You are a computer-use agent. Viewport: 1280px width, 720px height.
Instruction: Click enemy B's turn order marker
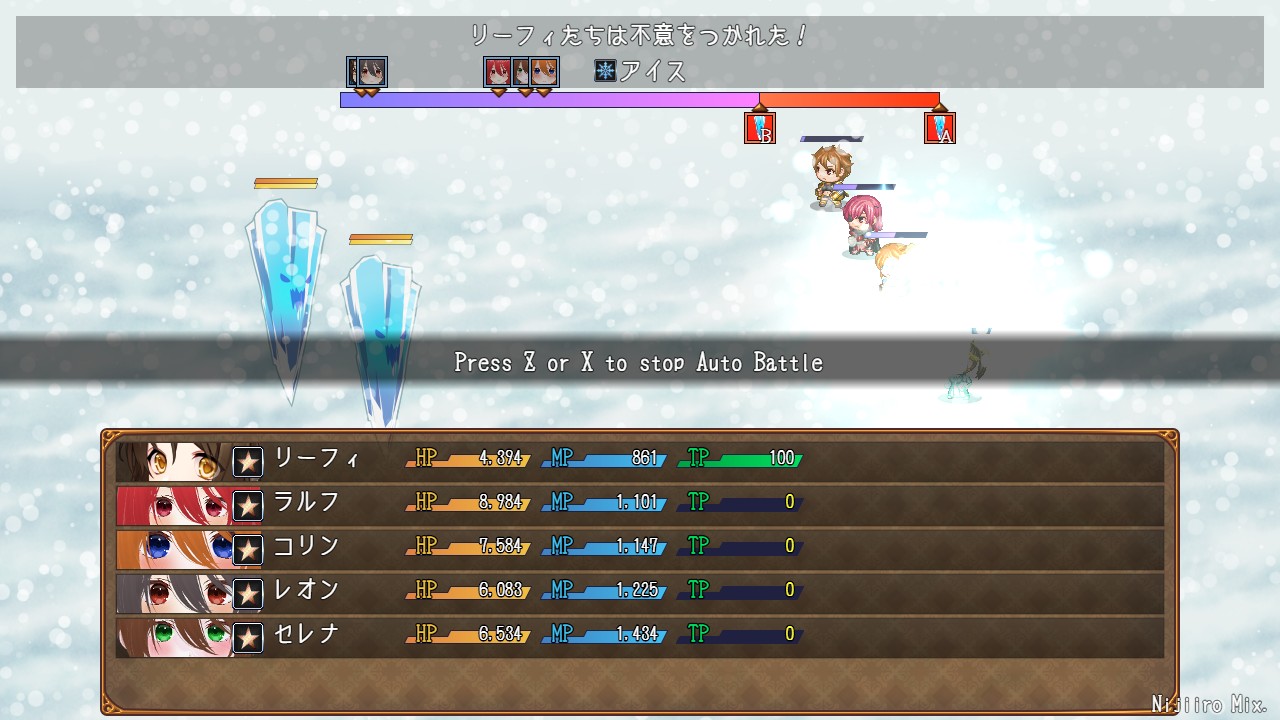(x=760, y=128)
